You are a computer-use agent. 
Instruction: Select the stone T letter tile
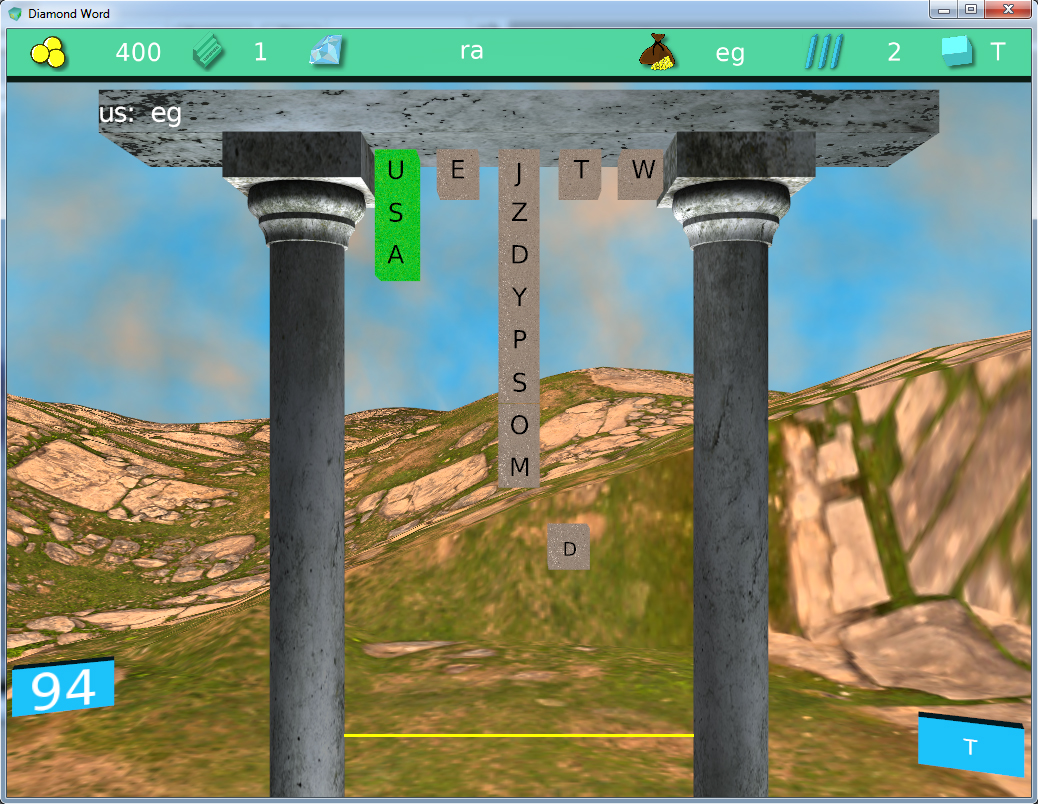coord(580,171)
